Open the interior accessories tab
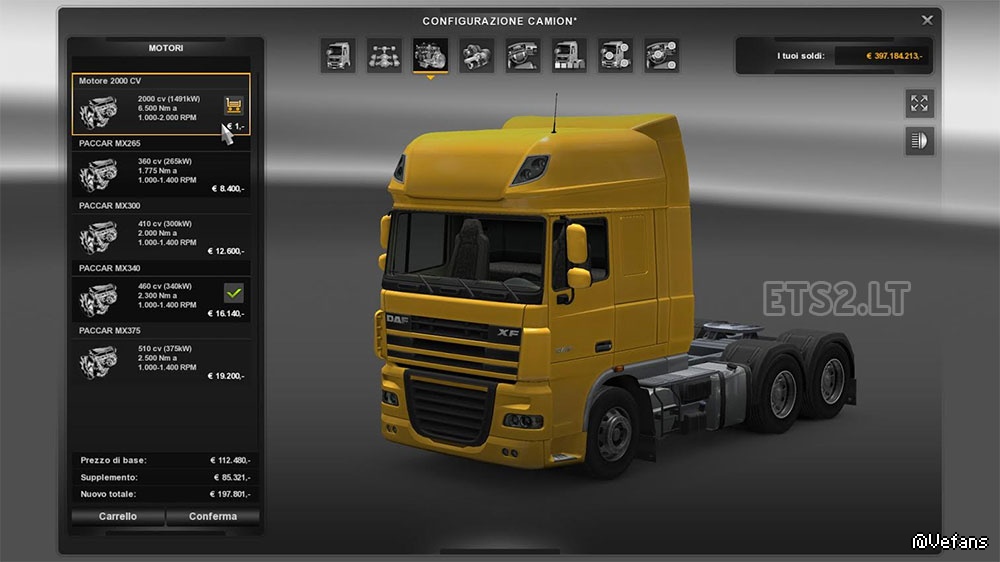Image resolution: width=1000 pixels, height=562 pixels. click(661, 55)
